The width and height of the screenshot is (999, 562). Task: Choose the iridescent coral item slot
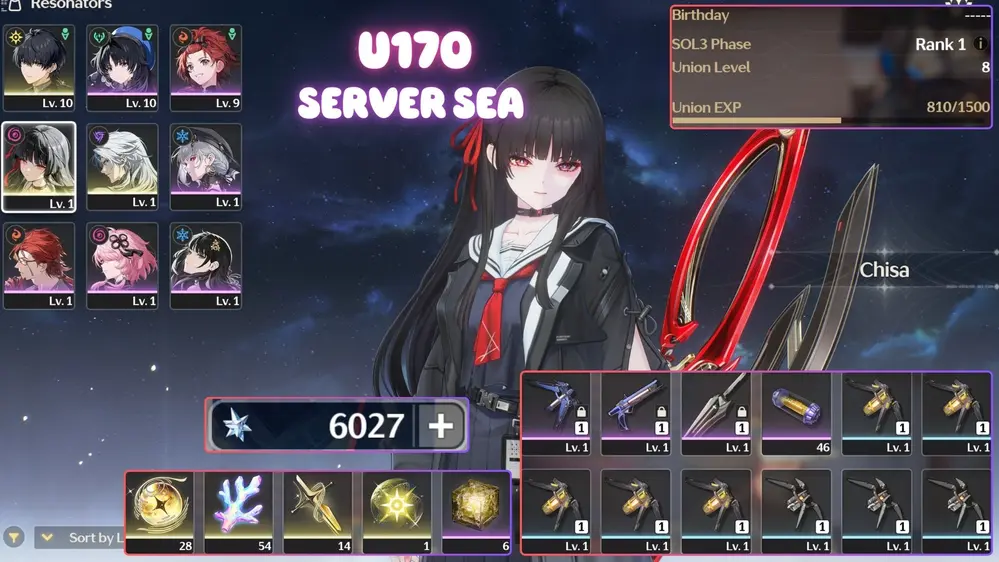coord(239,511)
